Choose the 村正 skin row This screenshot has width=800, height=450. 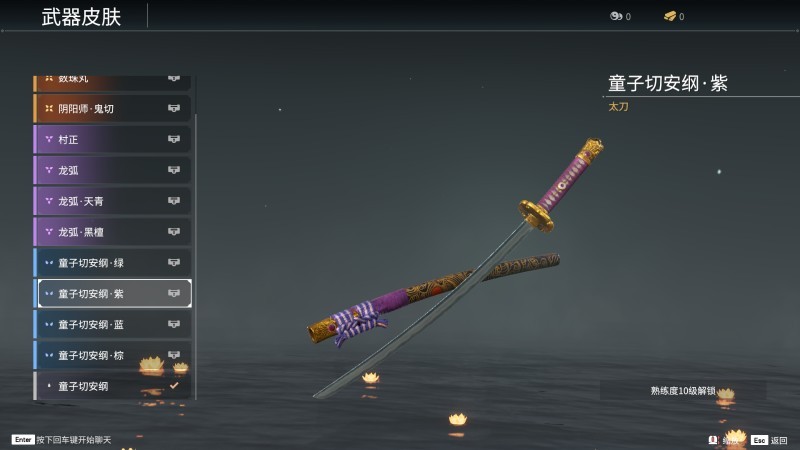112,139
